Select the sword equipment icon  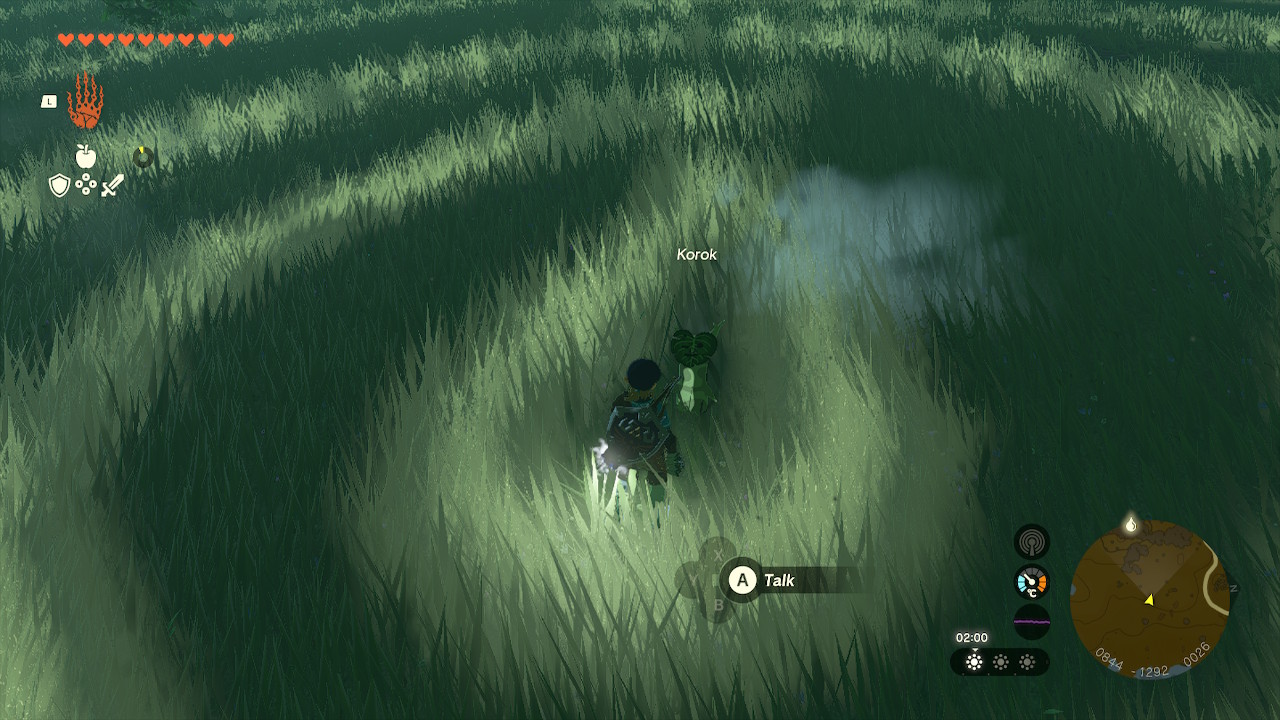click(111, 186)
